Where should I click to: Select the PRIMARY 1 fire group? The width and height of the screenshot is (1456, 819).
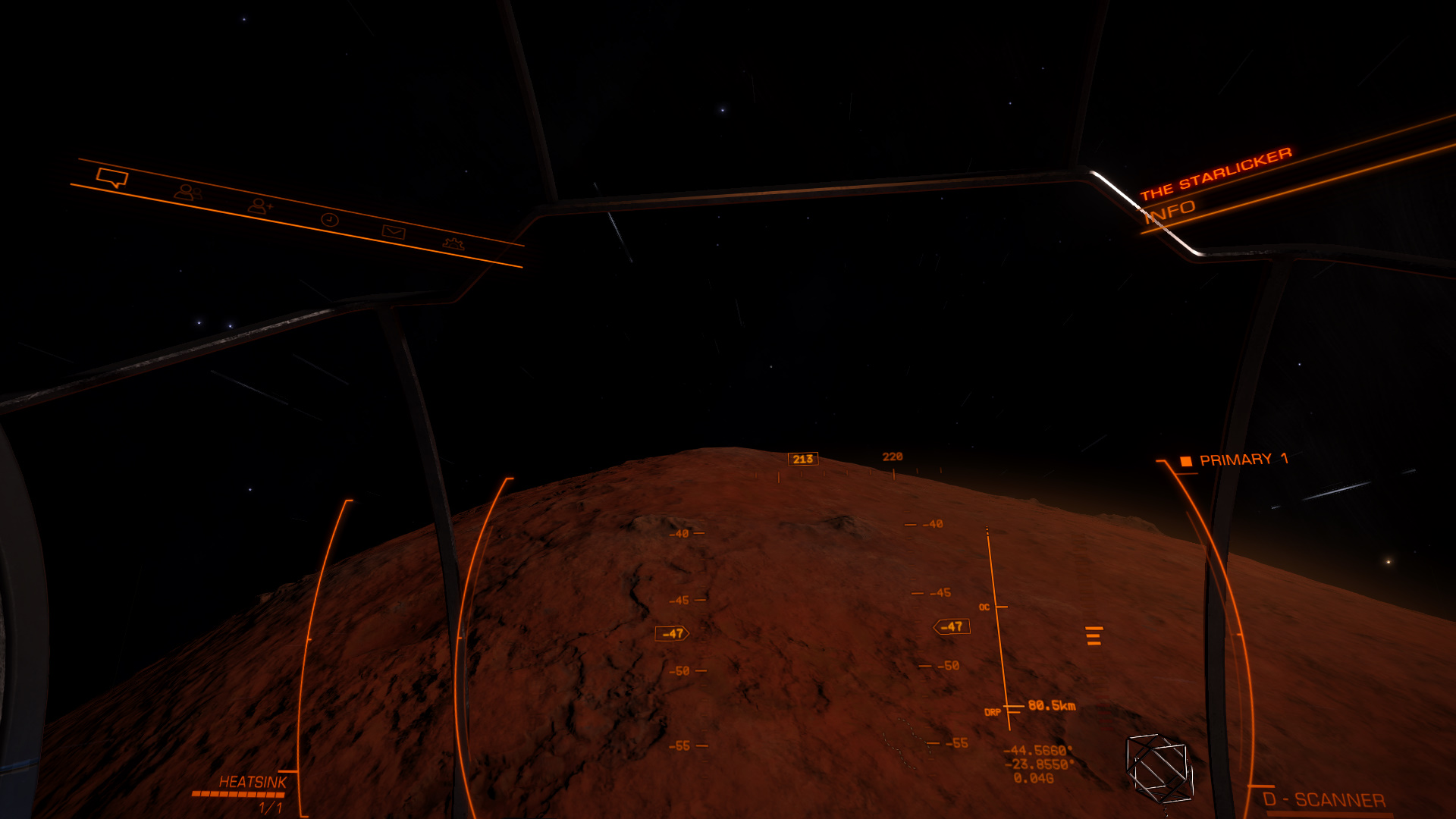tap(1235, 460)
